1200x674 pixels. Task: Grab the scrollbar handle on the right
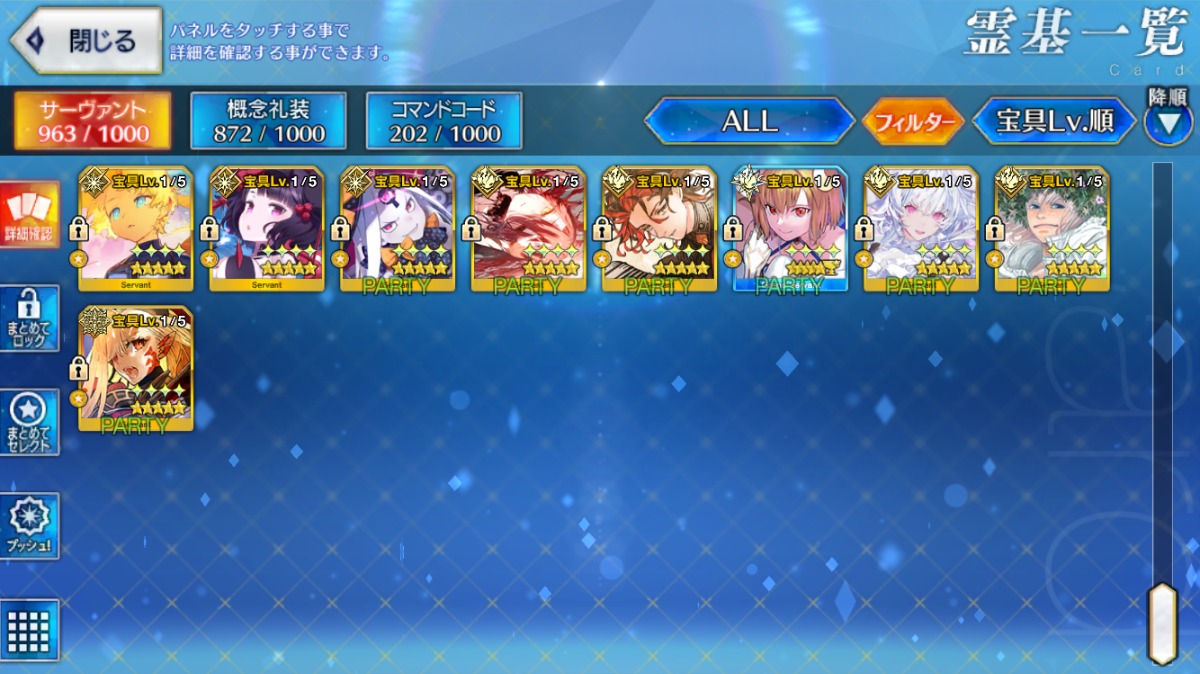[x=1162, y=622]
